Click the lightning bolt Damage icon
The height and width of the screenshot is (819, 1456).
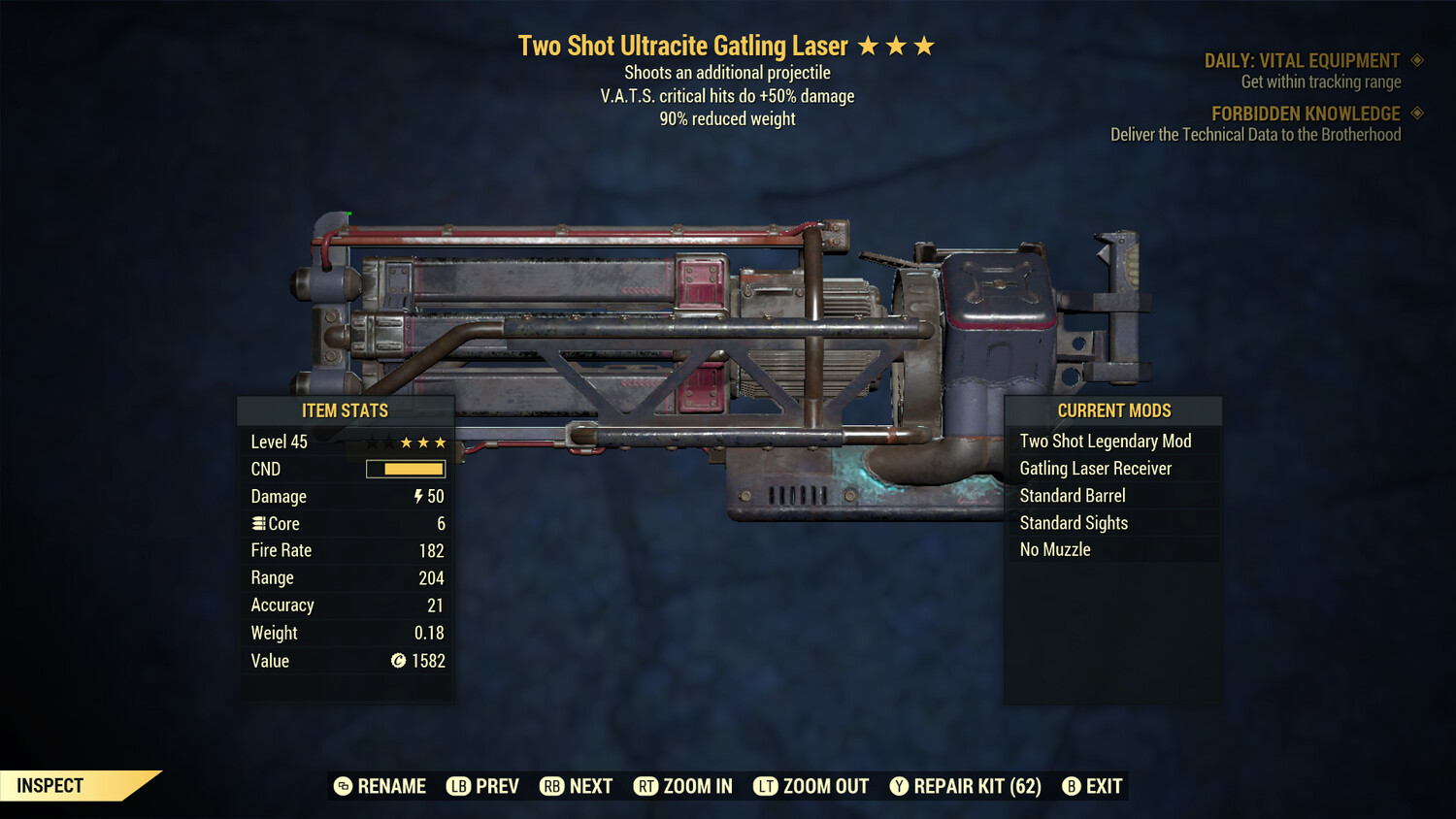tap(417, 496)
